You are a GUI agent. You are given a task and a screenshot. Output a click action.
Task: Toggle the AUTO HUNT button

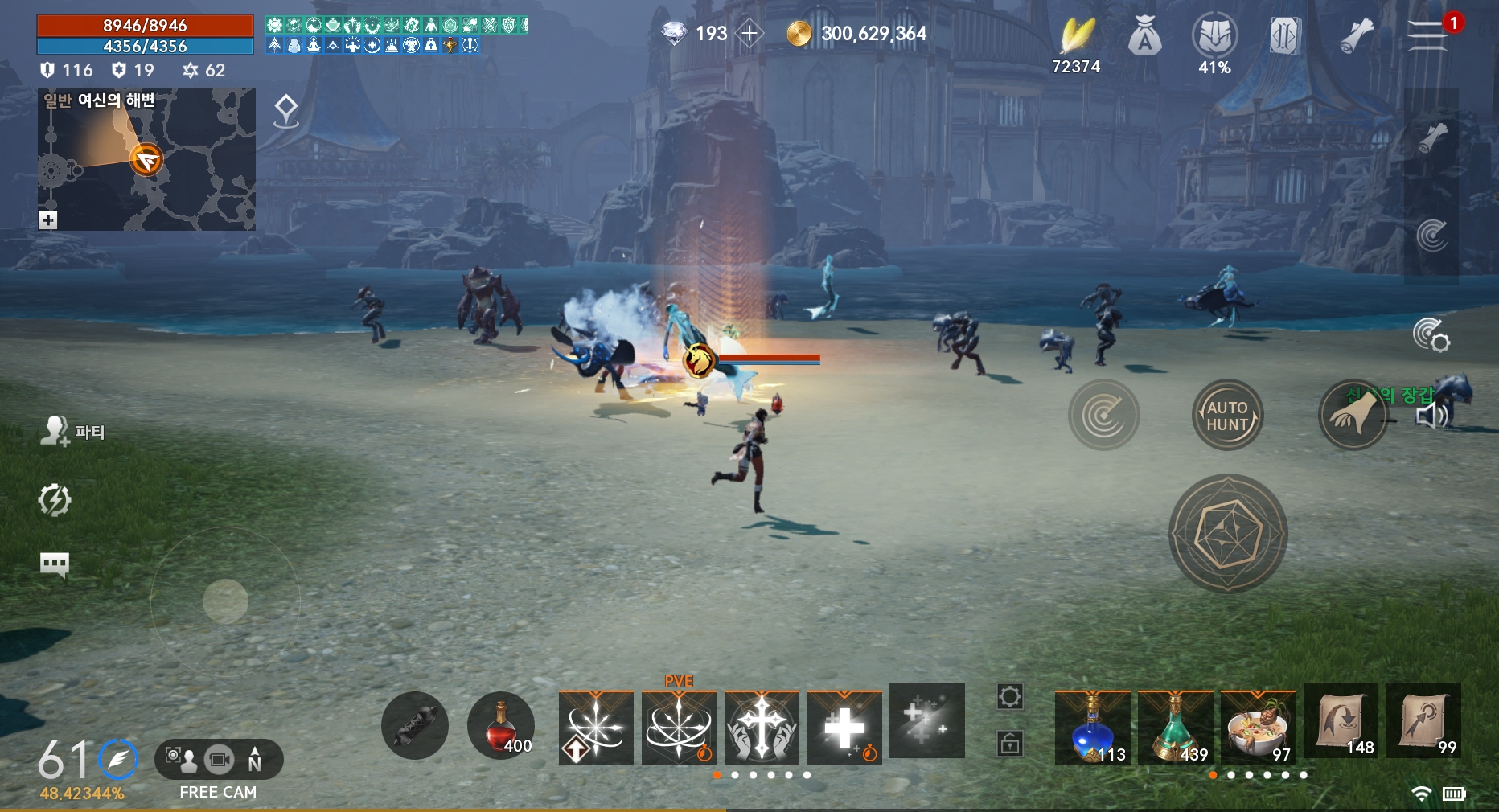[x=1227, y=416]
